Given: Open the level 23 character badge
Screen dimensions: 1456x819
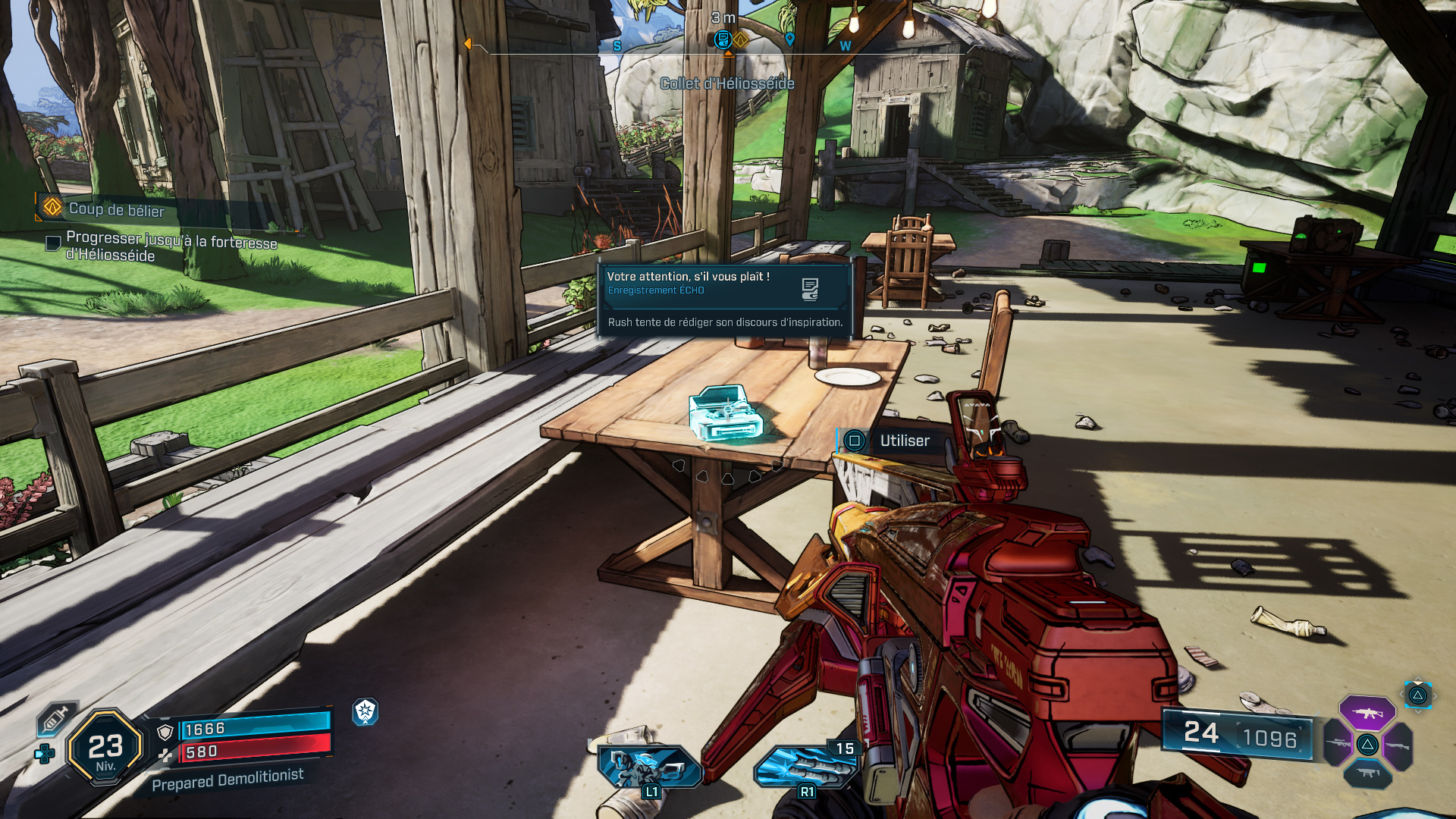Looking at the screenshot, I should pyautogui.click(x=105, y=748).
